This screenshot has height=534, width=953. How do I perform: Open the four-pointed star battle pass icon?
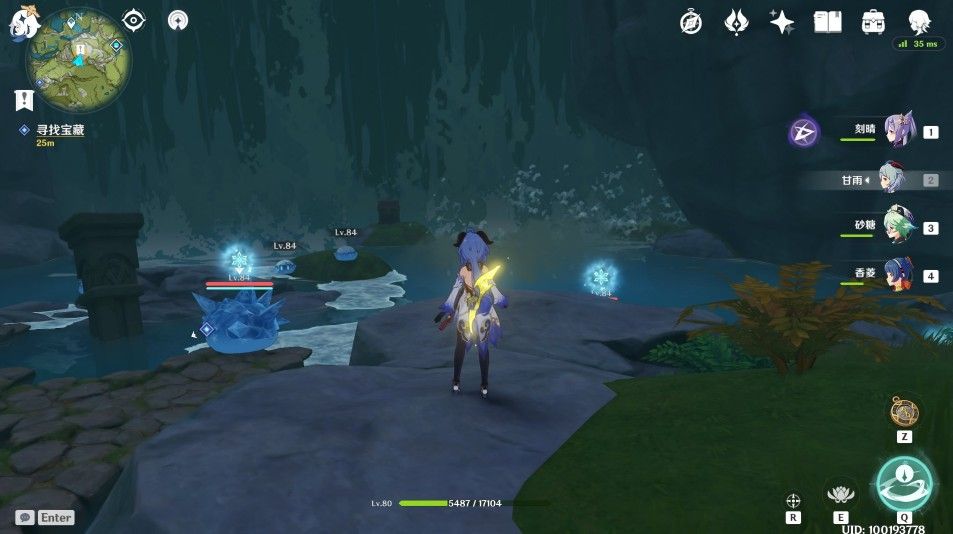[782, 22]
